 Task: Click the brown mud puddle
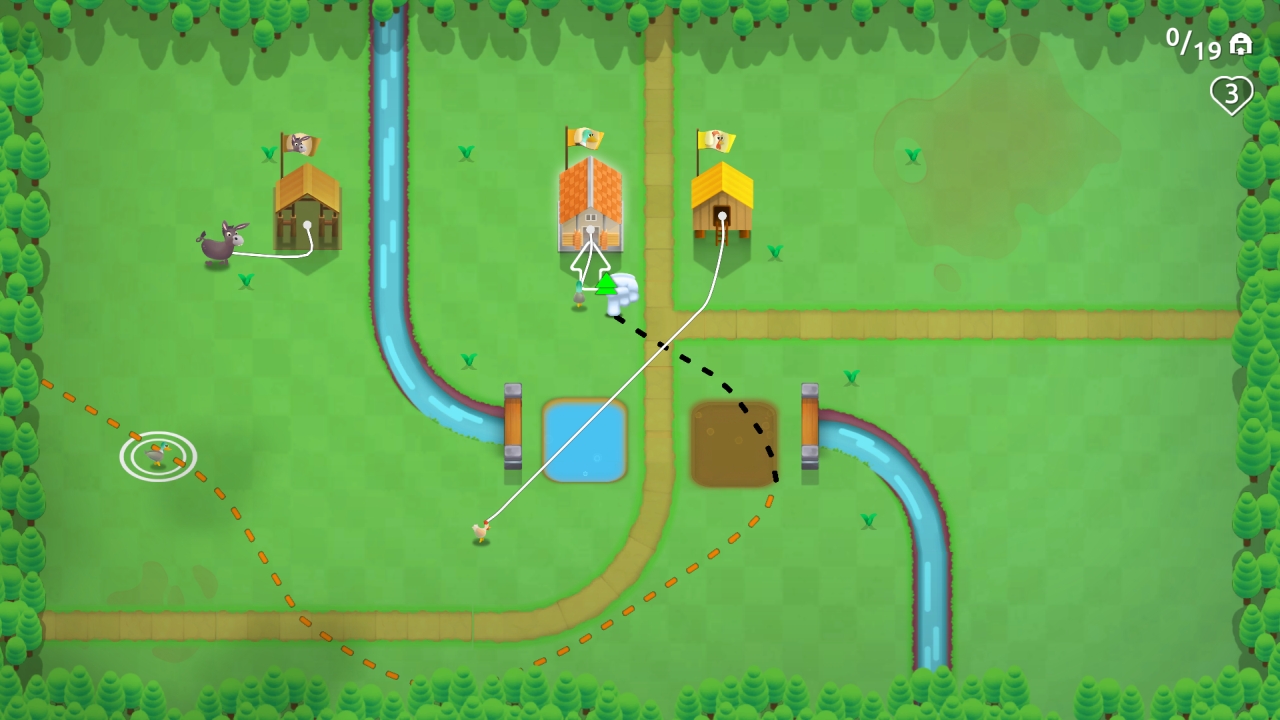pos(733,443)
